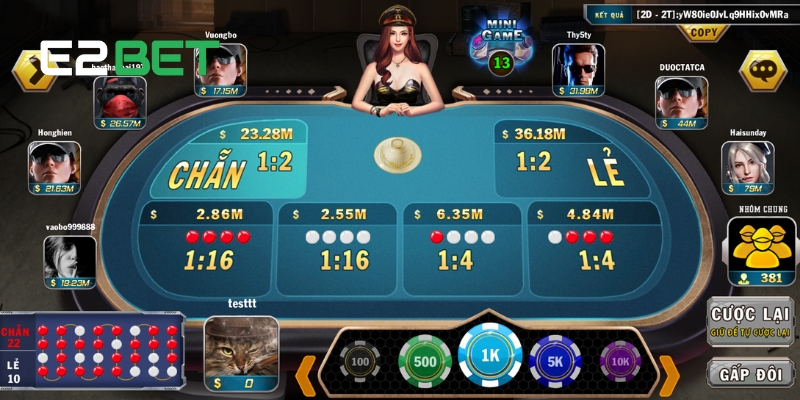
Task: Open the chat bubble button
Action: pyautogui.click(x=763, y=70)
